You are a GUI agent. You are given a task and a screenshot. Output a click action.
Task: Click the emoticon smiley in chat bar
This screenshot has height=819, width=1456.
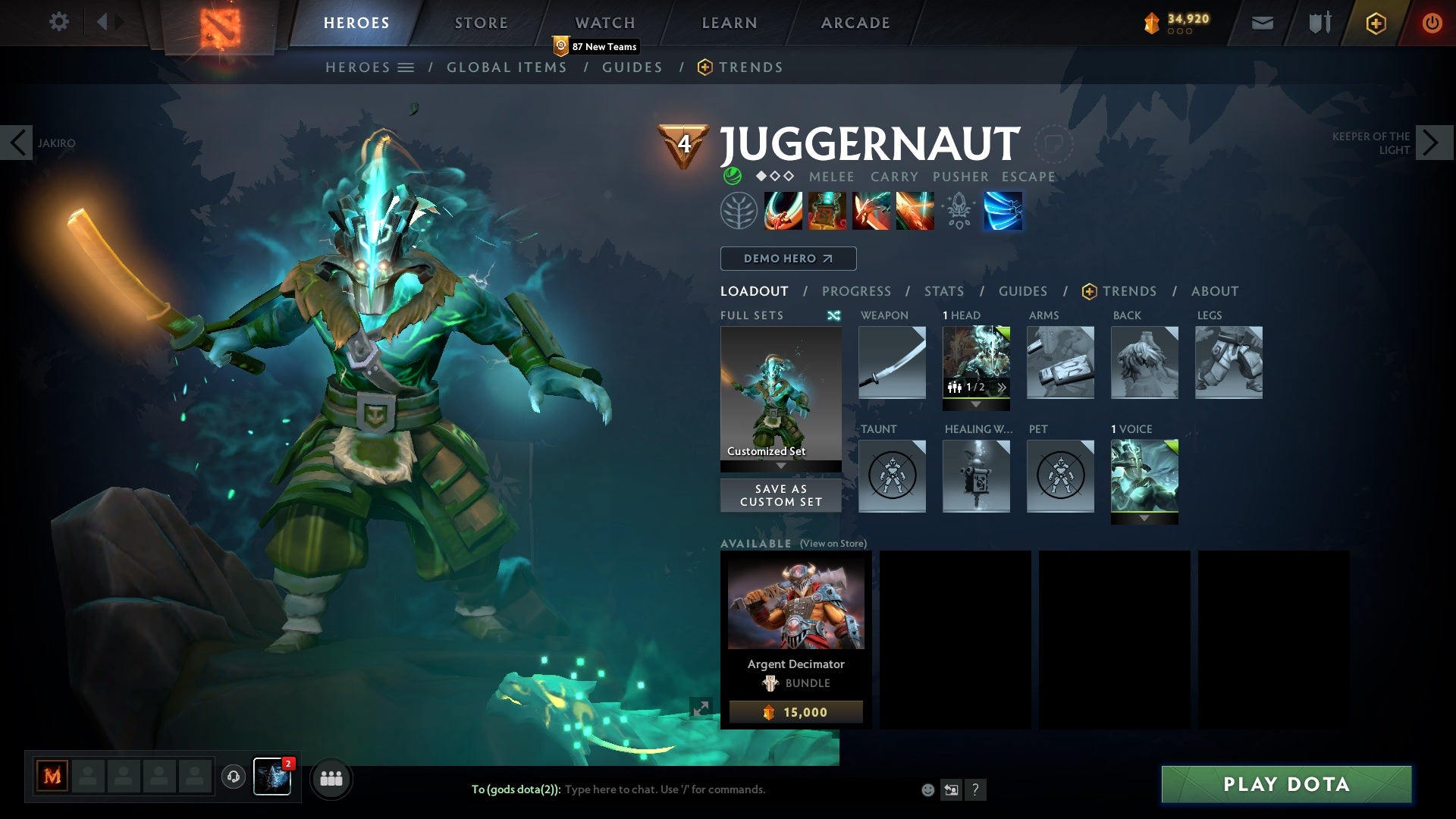point(927,789)
